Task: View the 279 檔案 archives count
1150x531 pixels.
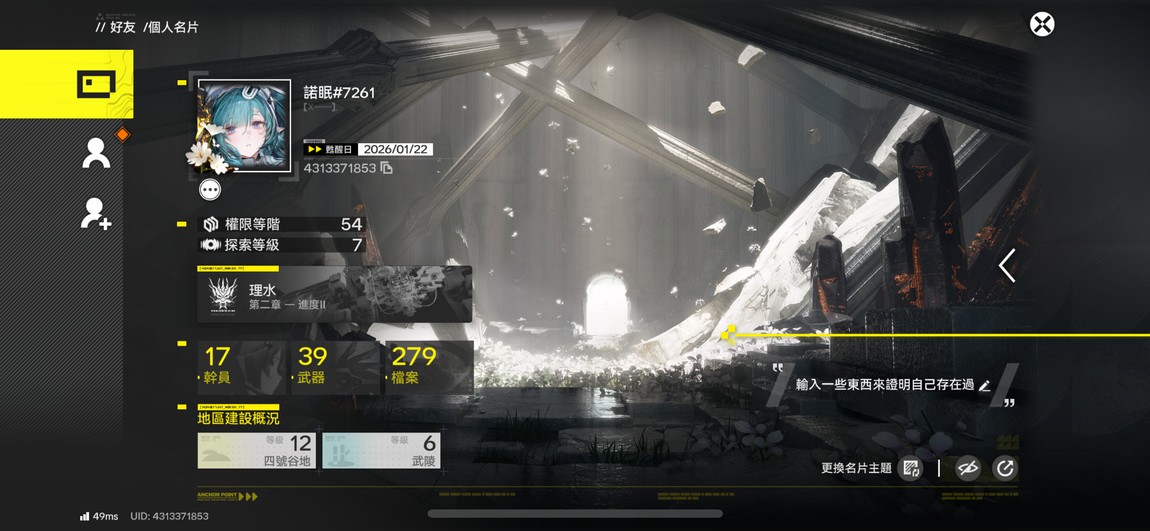Action: 427,365
